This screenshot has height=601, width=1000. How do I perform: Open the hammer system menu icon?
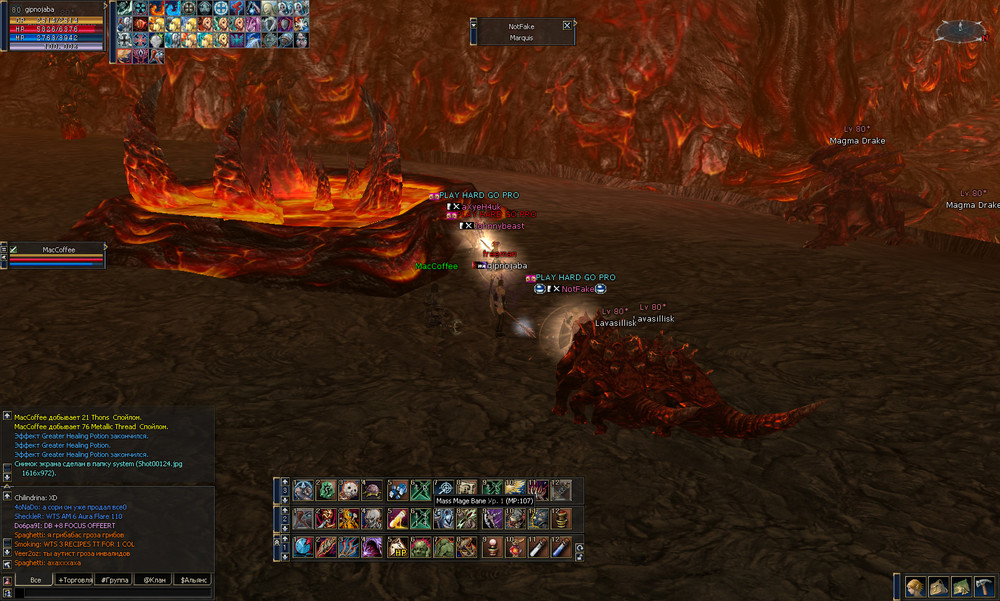coord(984,587)
